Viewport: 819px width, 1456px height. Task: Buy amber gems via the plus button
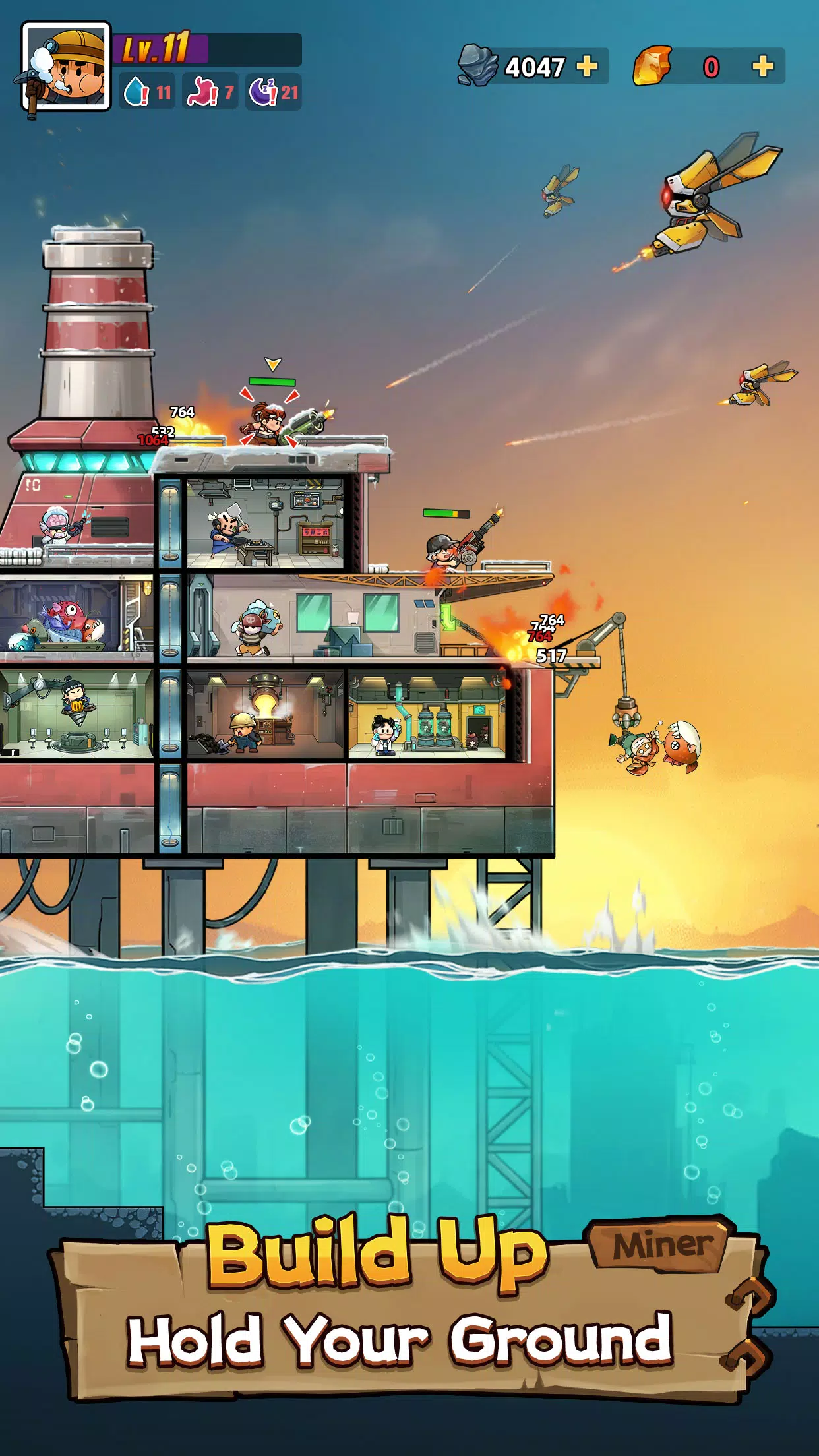[x=762, y=67]
